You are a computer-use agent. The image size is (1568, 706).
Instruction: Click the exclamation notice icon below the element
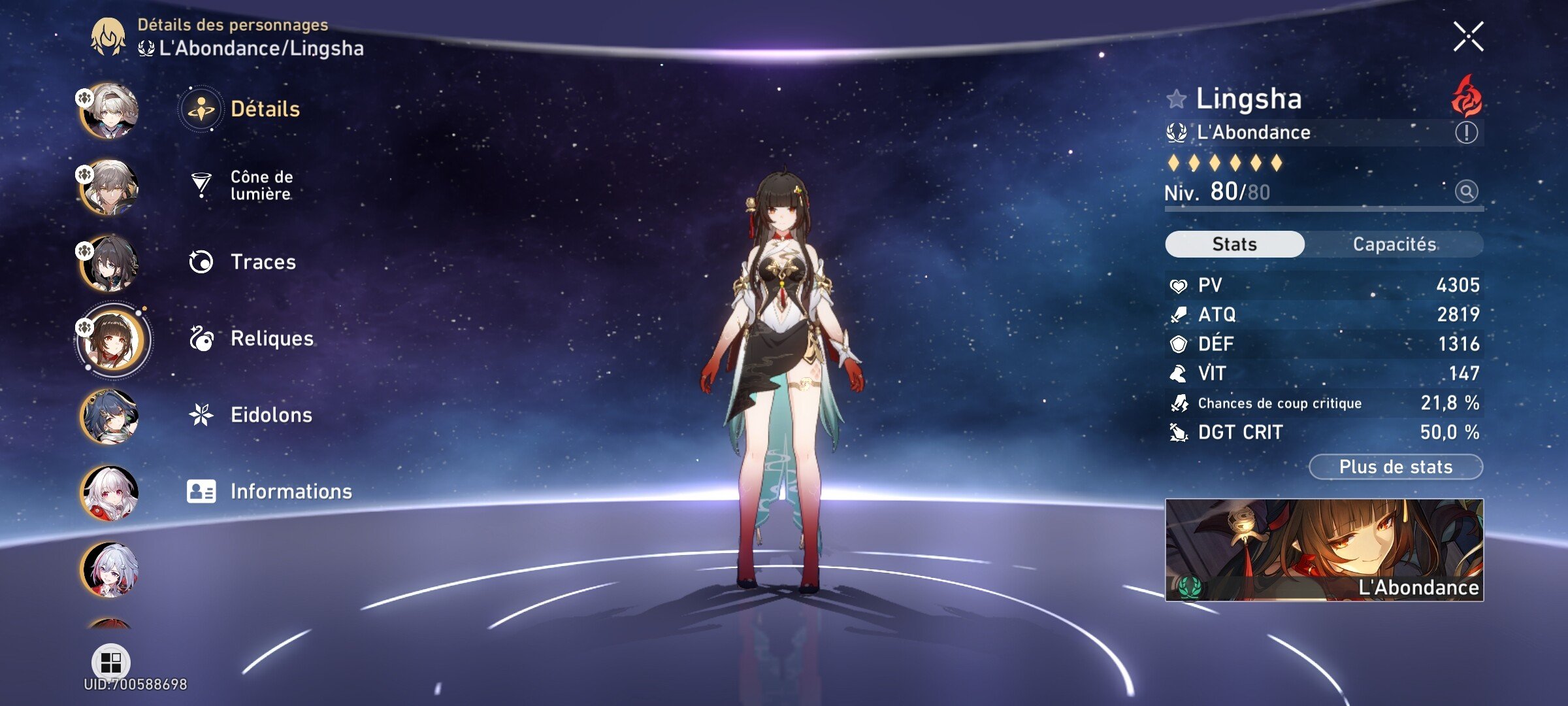pos(1465,133)
